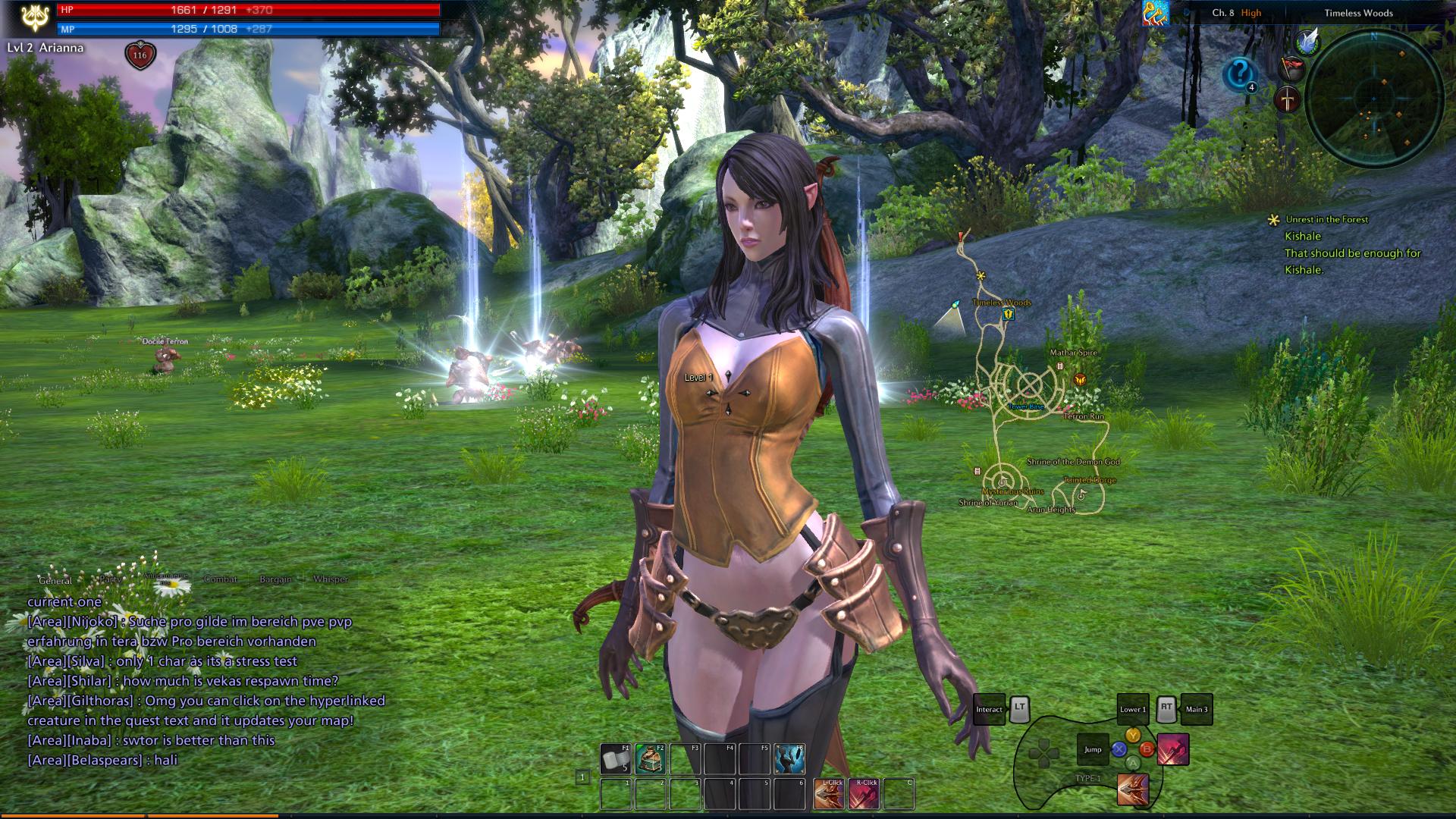Viewport: 1456px width, 819px height.
Task: Activate the R-Click red slash skill
Action: coord(864,794)
